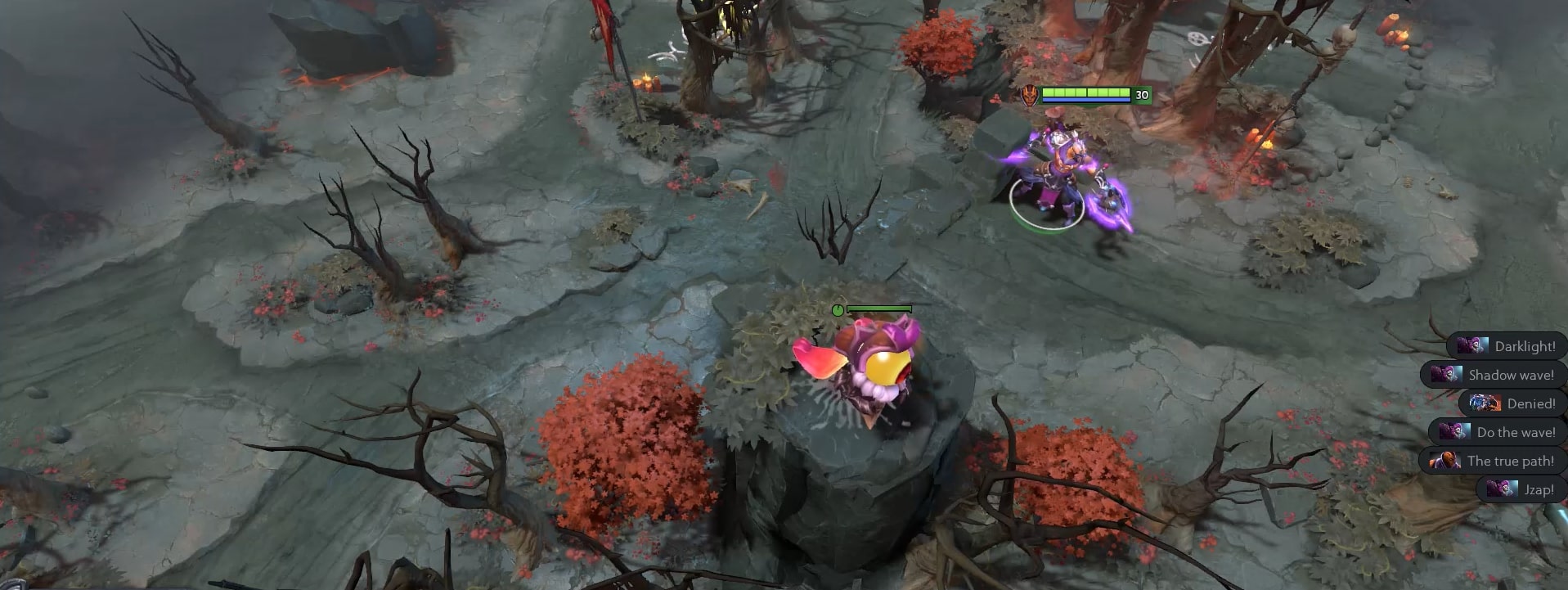The height and width of the screenshot is (590, 1568).
Task: Click the green health bar above the hero
Action: tap(1086, 93)
